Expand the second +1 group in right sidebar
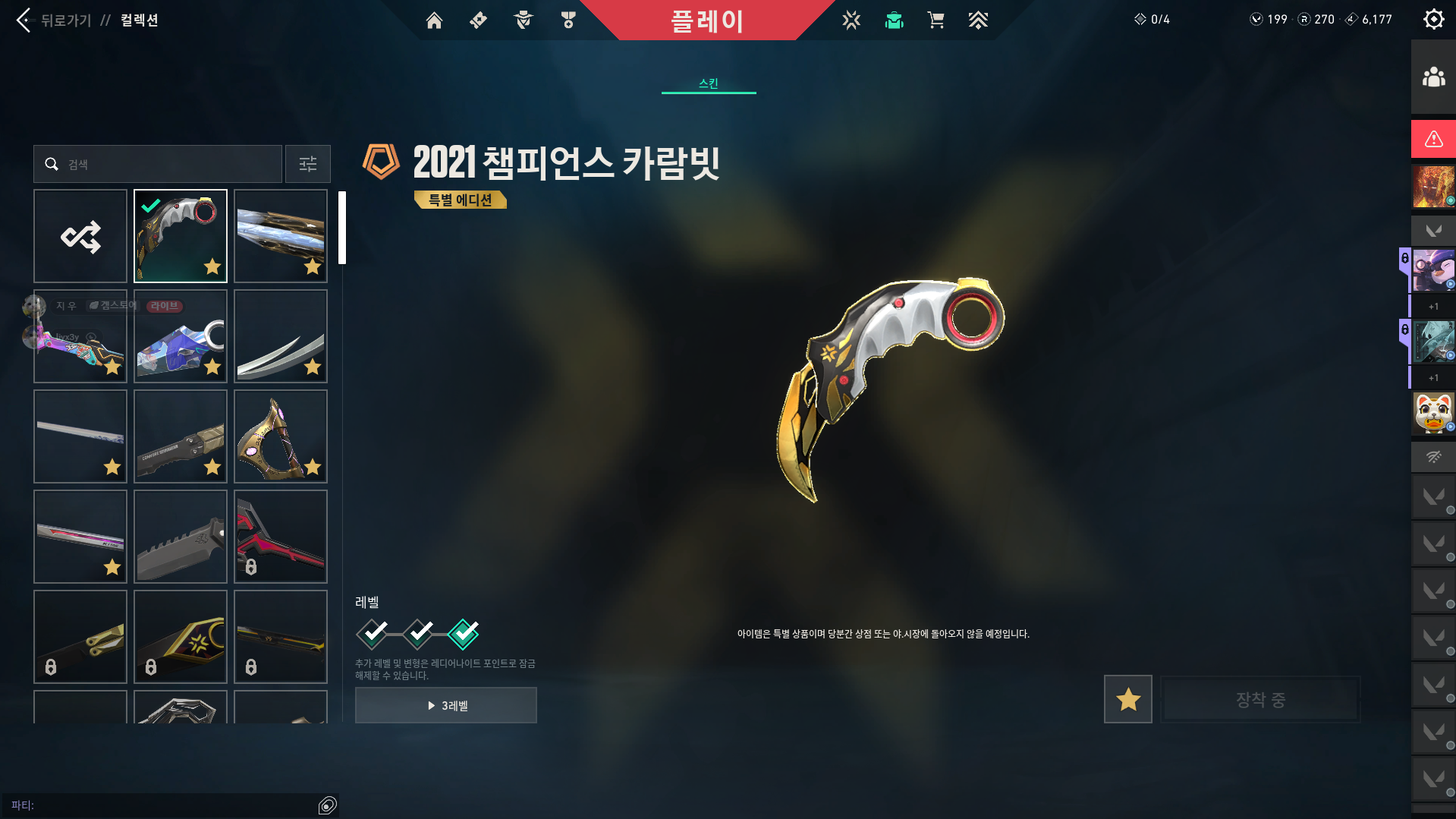The image size is (1456, 819). tap(1432, 377)
